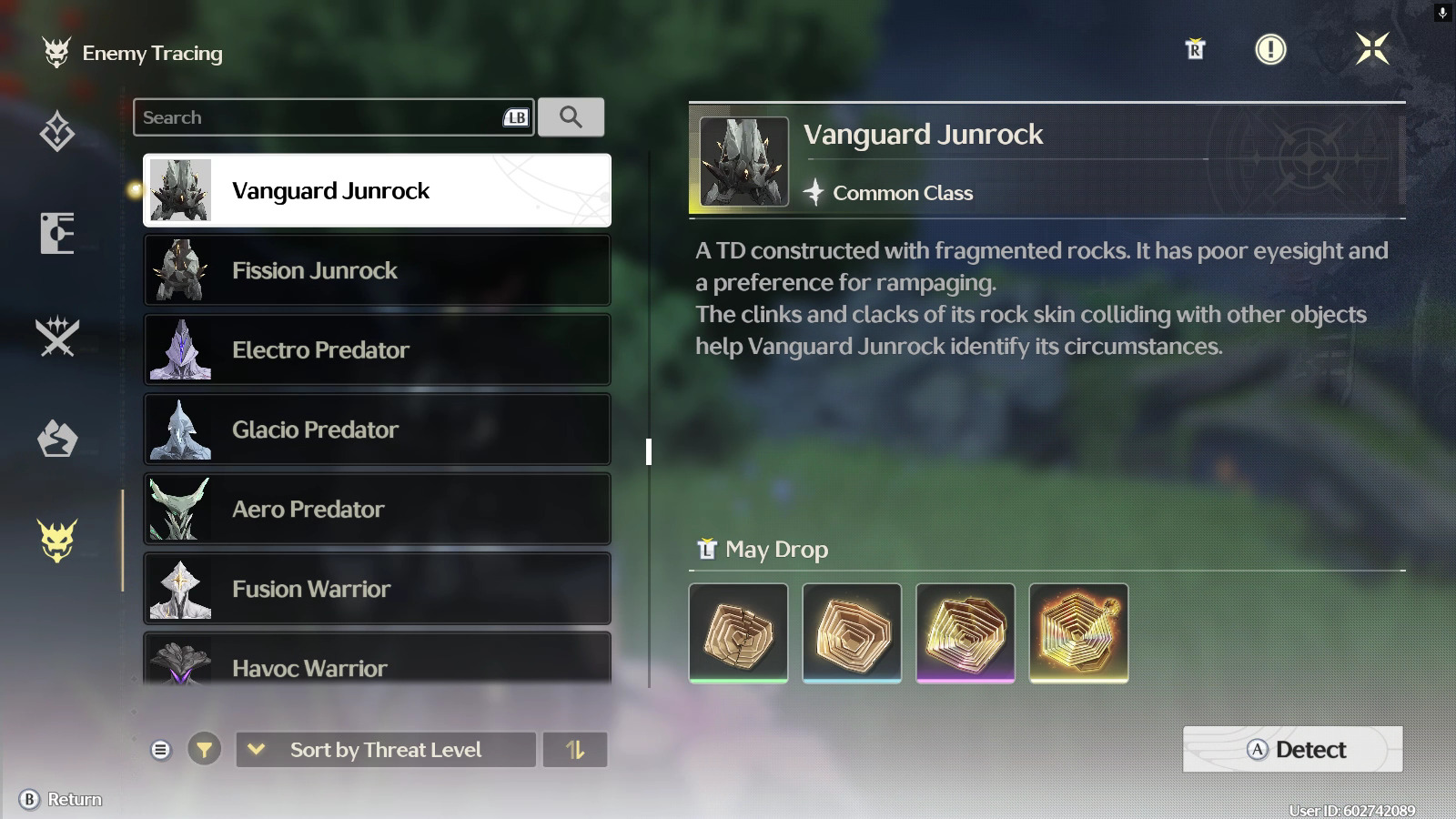Click the Detect button
Image resolution: width=1456 pixels, height=819 pixels.
tap(1292, 749)
